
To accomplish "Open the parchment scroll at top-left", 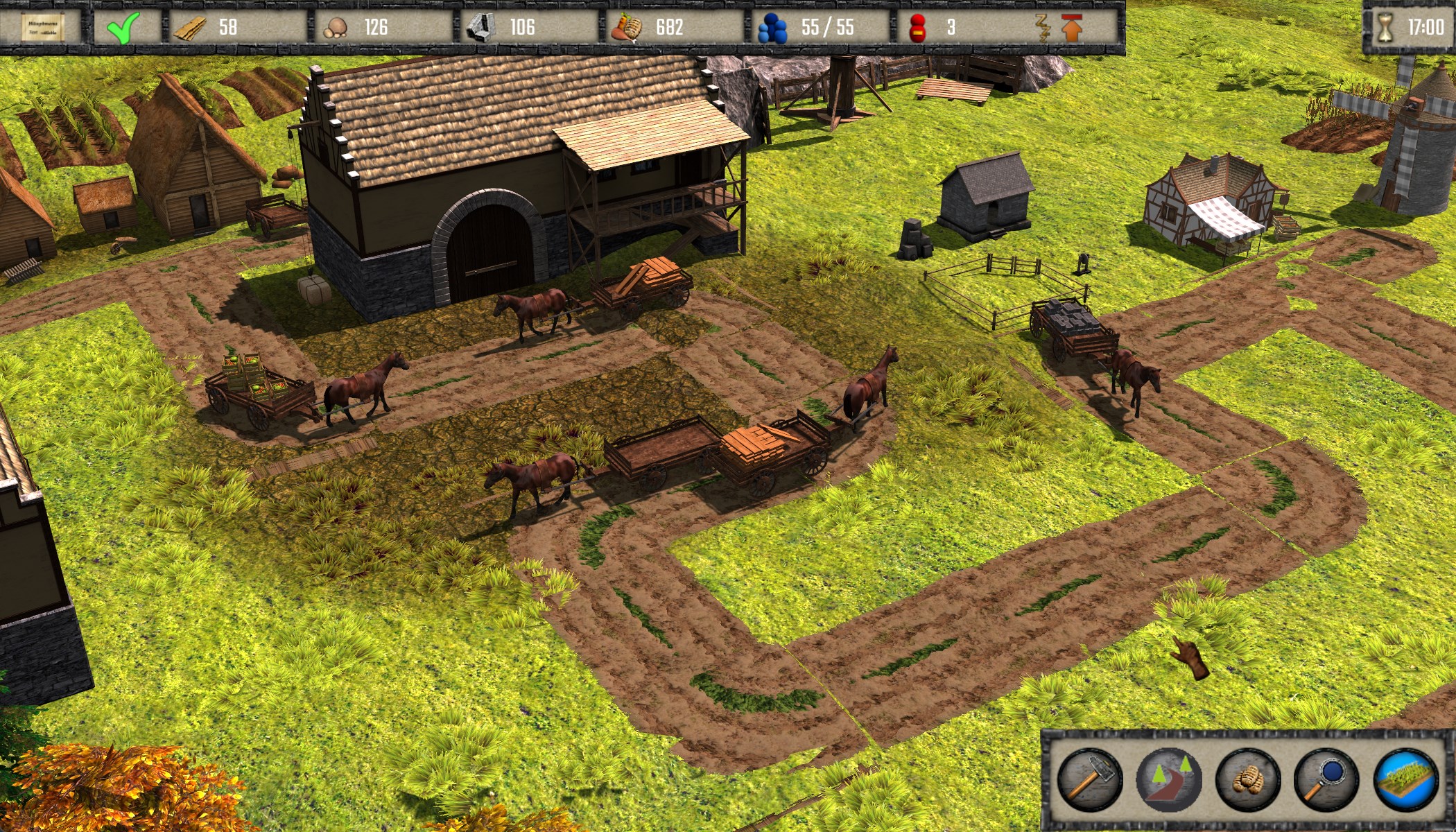I will (43, 28).
